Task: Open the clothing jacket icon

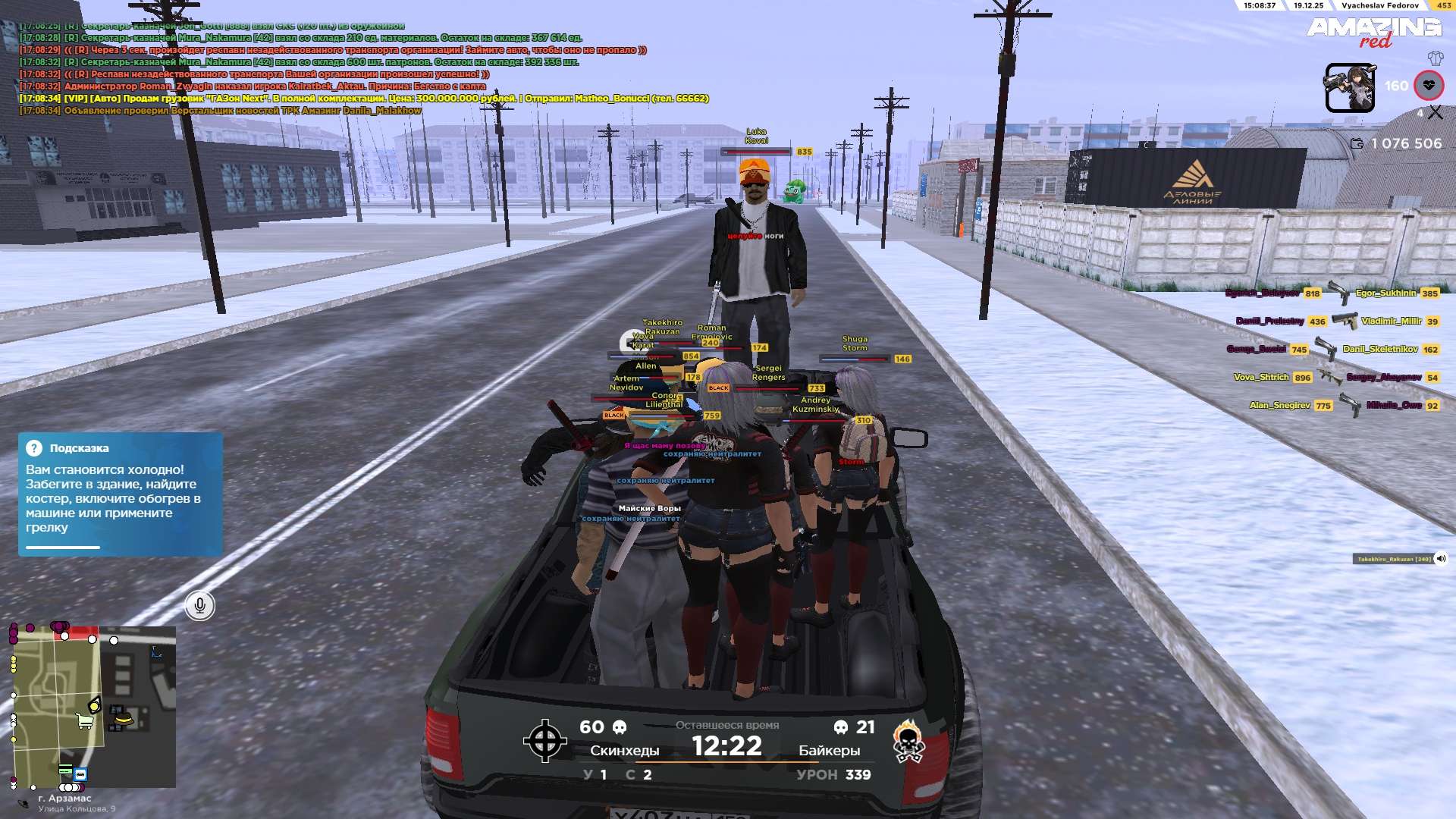Action: point(1435,58)
